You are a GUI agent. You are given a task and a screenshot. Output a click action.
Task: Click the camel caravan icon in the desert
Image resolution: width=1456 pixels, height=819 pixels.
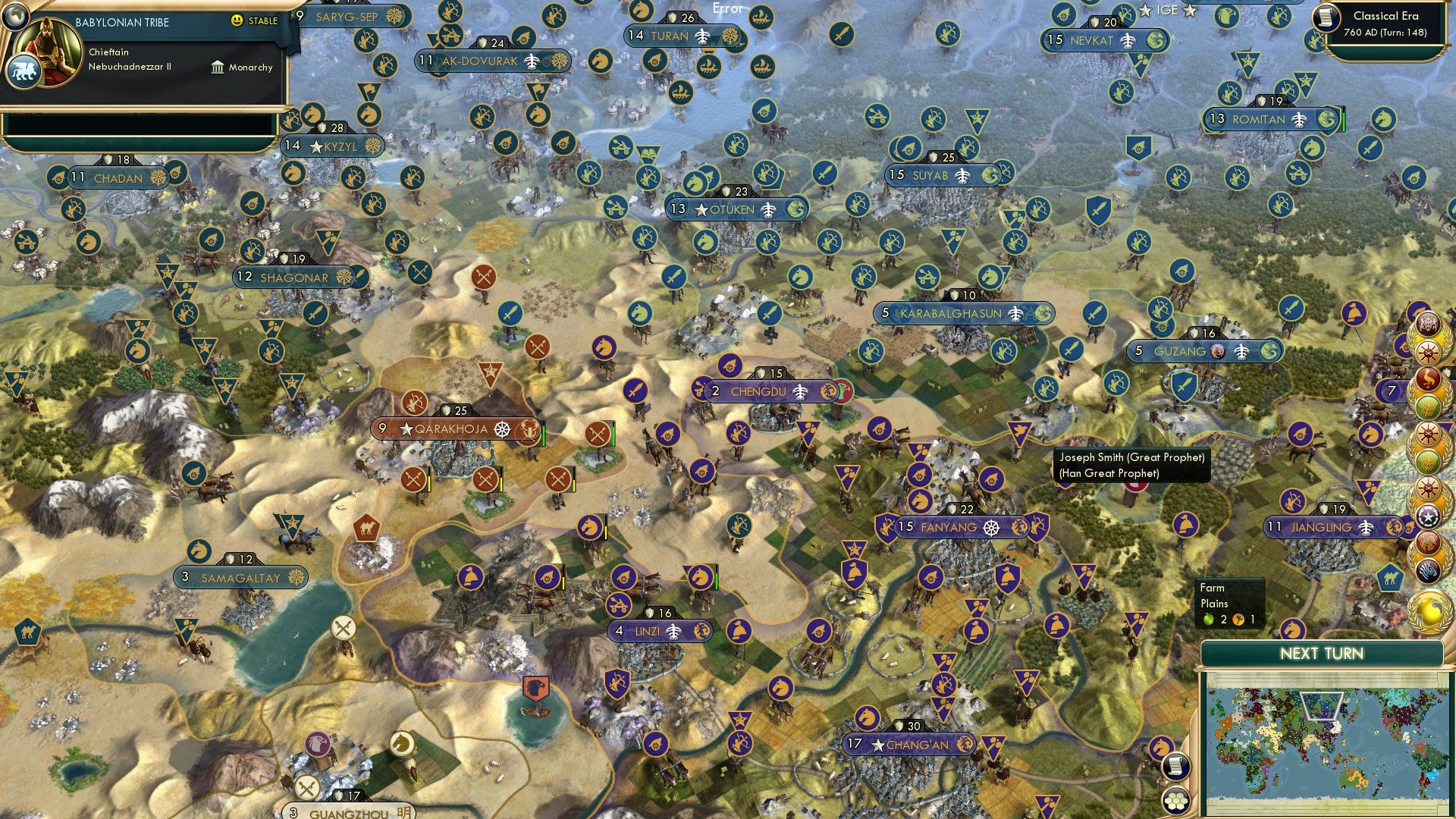tap(366, 528)
